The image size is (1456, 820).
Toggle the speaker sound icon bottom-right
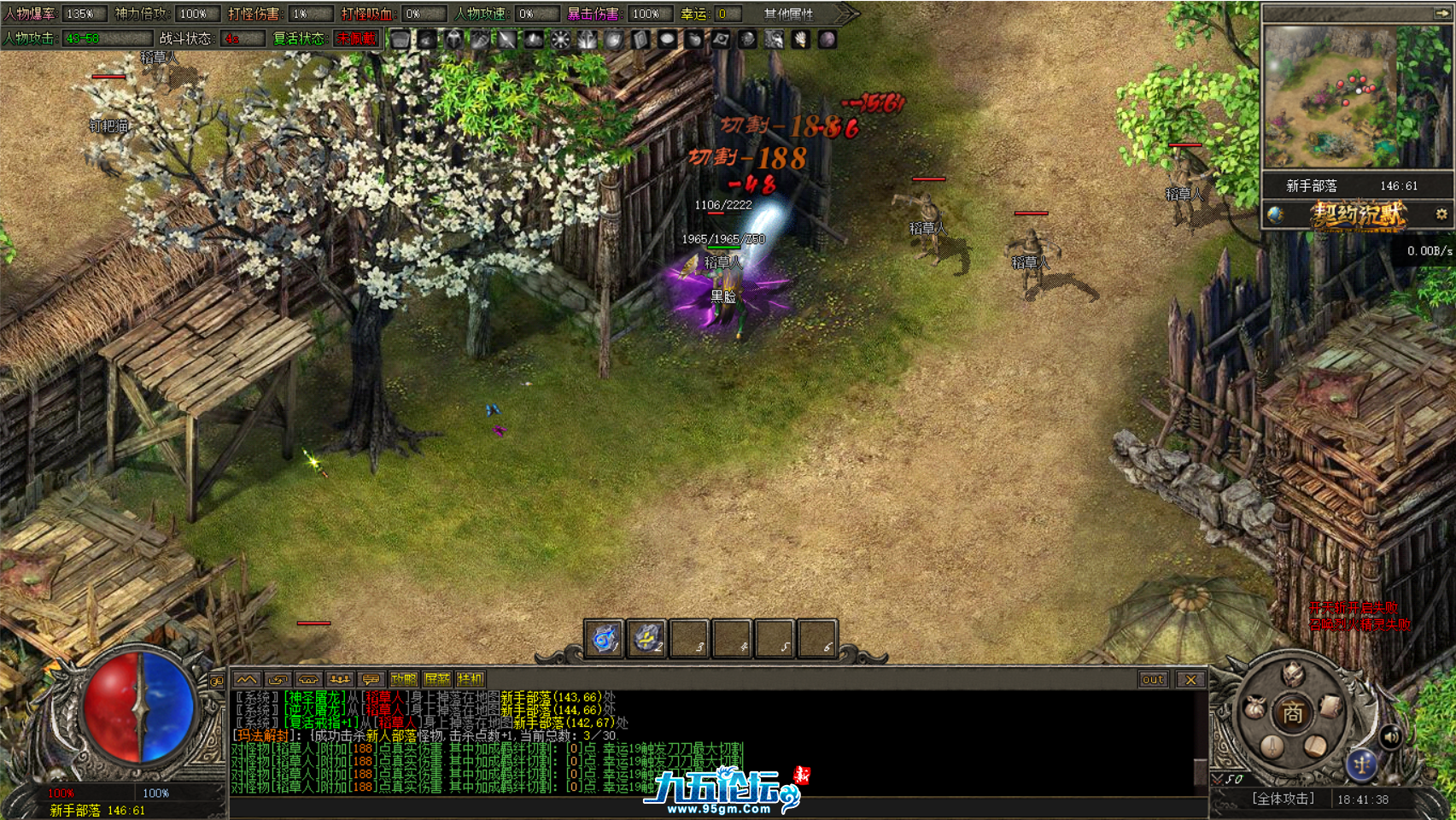[x=1391, y=737]
